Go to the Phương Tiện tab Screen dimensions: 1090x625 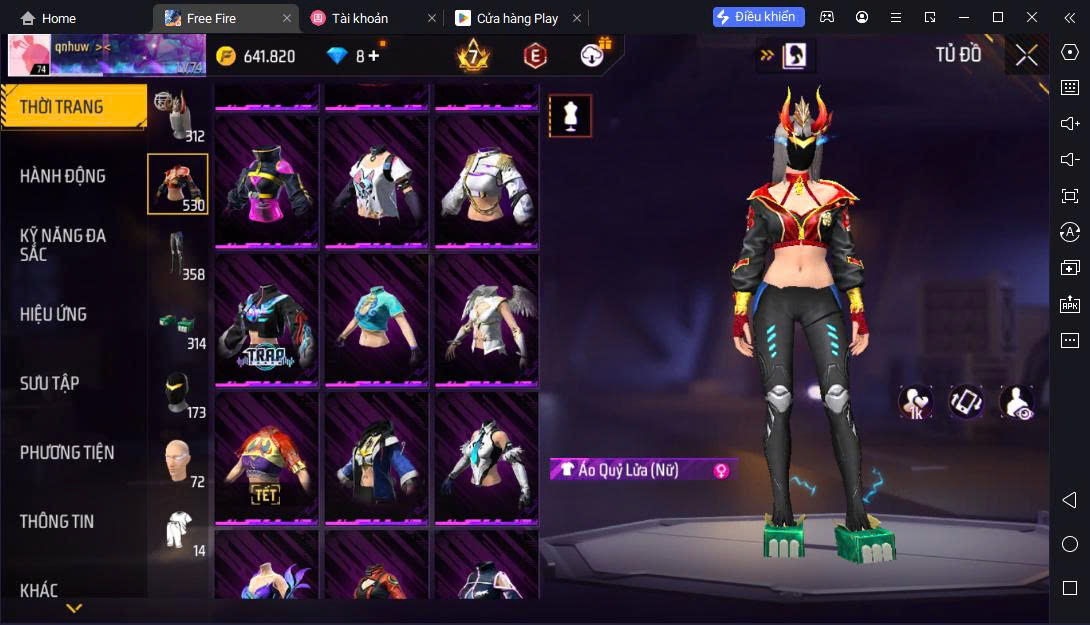pyautogui.click(x=67, y=452)
